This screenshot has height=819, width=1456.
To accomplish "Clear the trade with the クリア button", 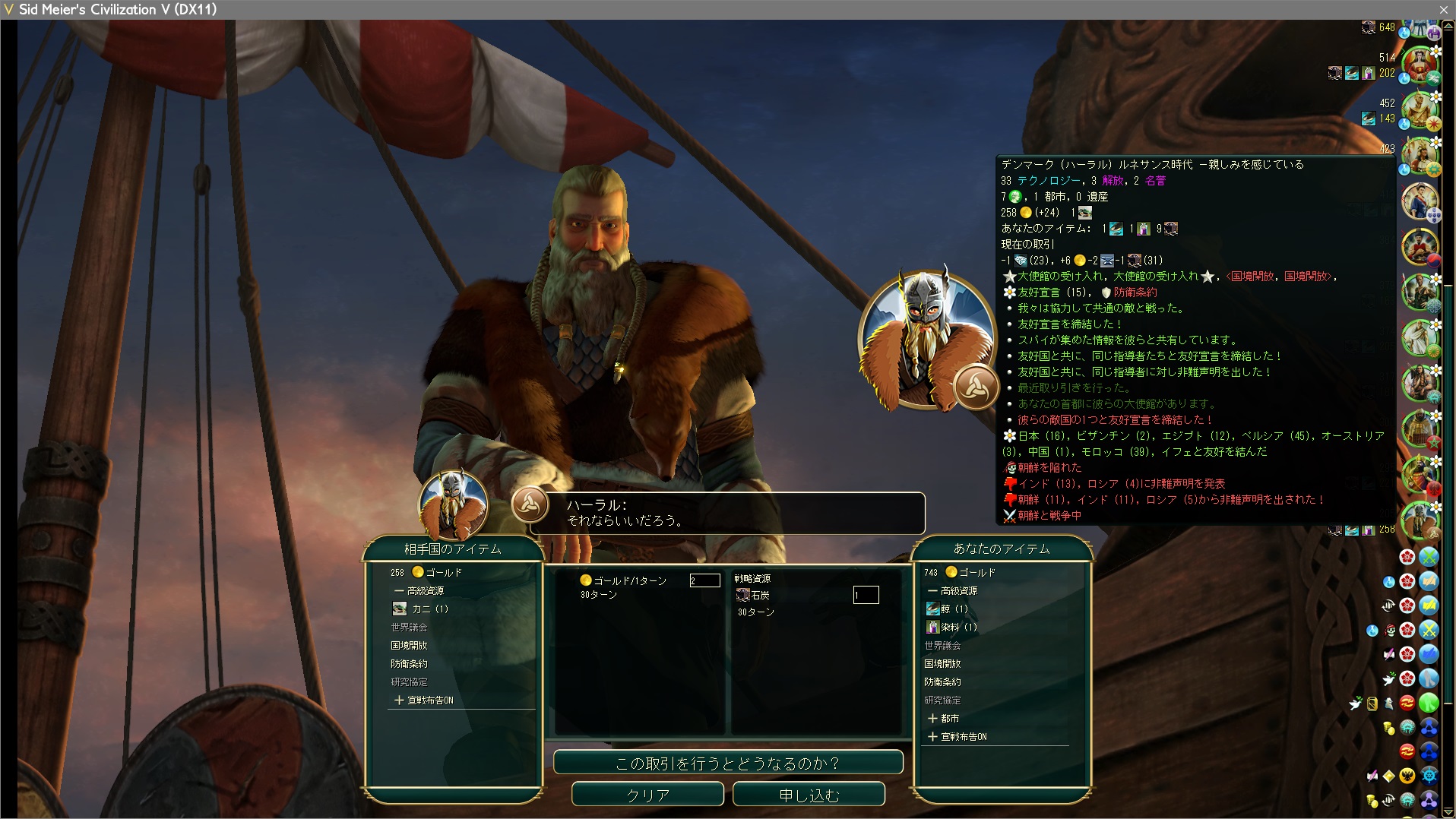I will pyautogui.click(x=647, y=795).
